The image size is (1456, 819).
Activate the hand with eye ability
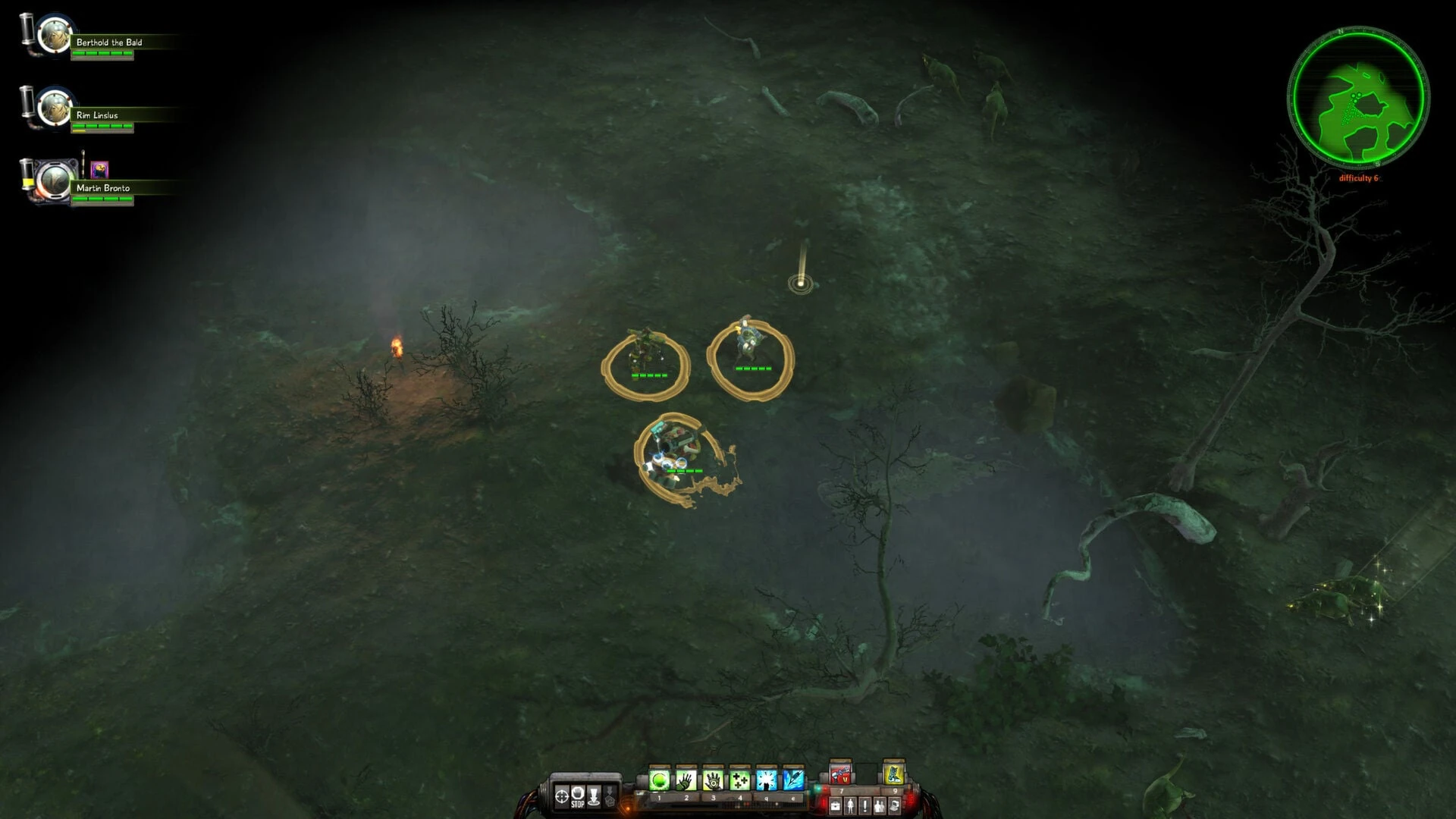[713, 780]
